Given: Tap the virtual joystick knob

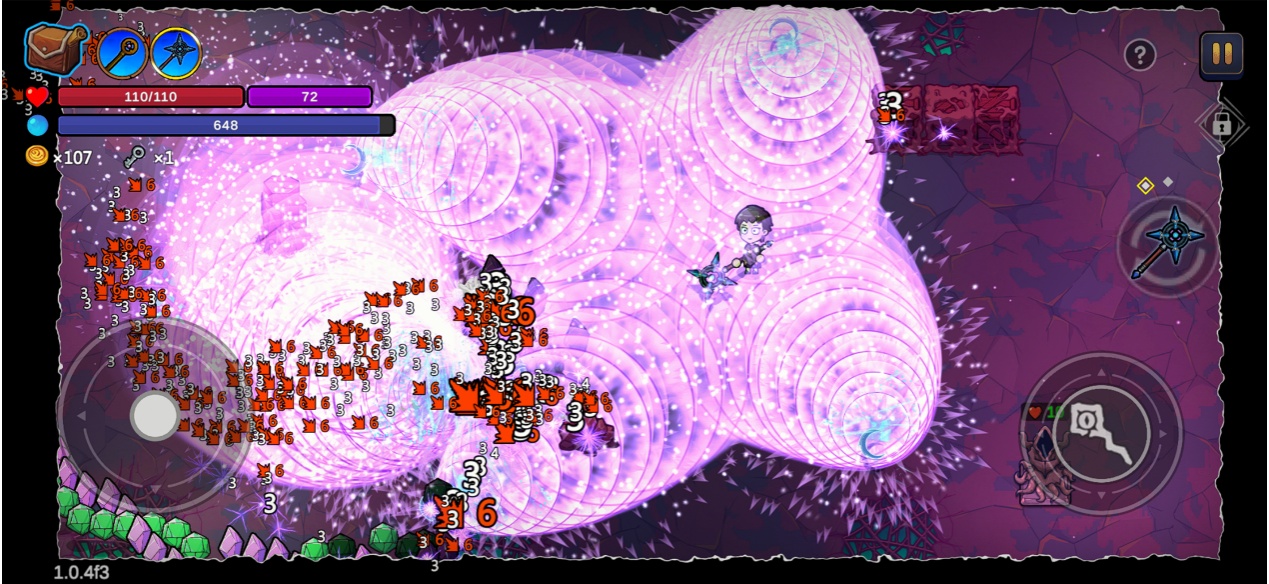Looking at the screenshot, I should [x=155, y=415].
